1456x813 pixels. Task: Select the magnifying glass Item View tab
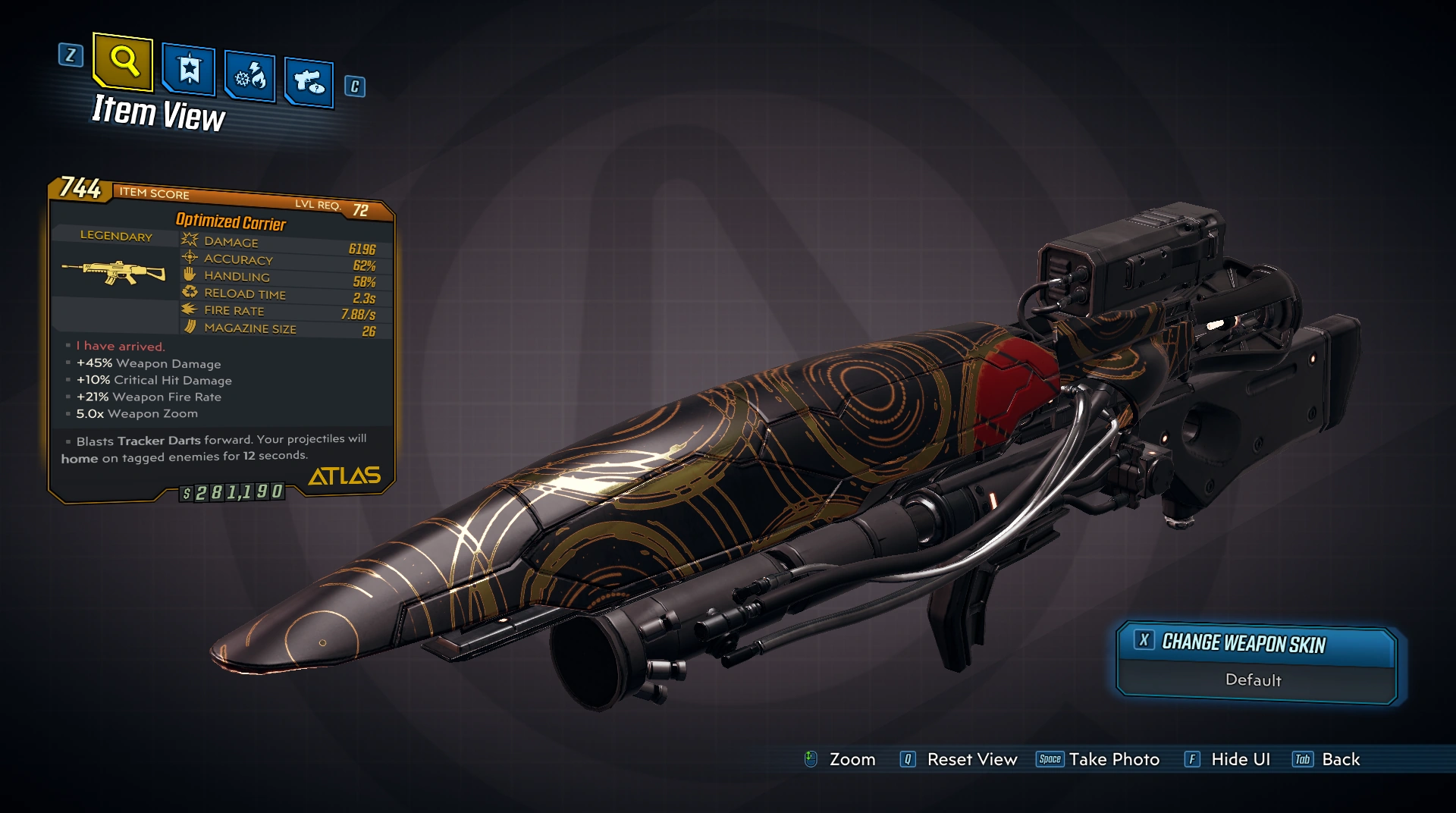tap(123, 61)
